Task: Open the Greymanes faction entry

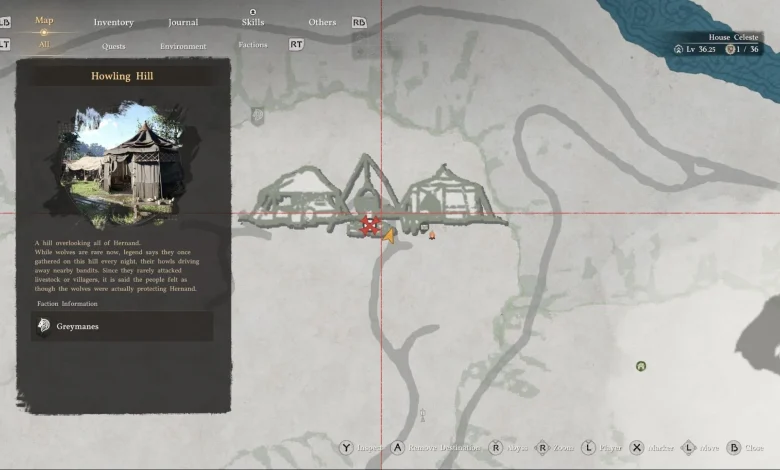Action: (121, 326)
